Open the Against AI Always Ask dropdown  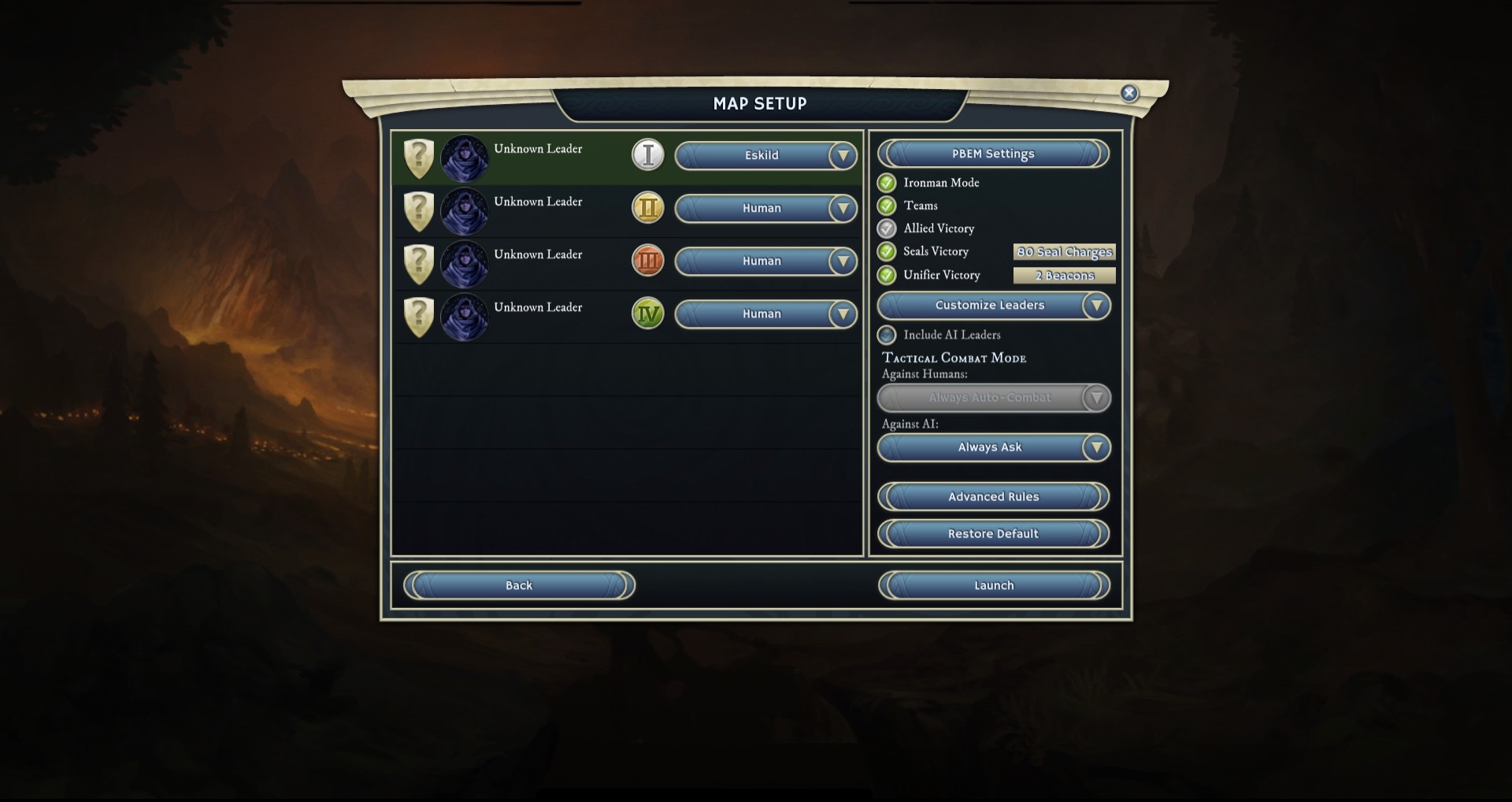(993, 447)
